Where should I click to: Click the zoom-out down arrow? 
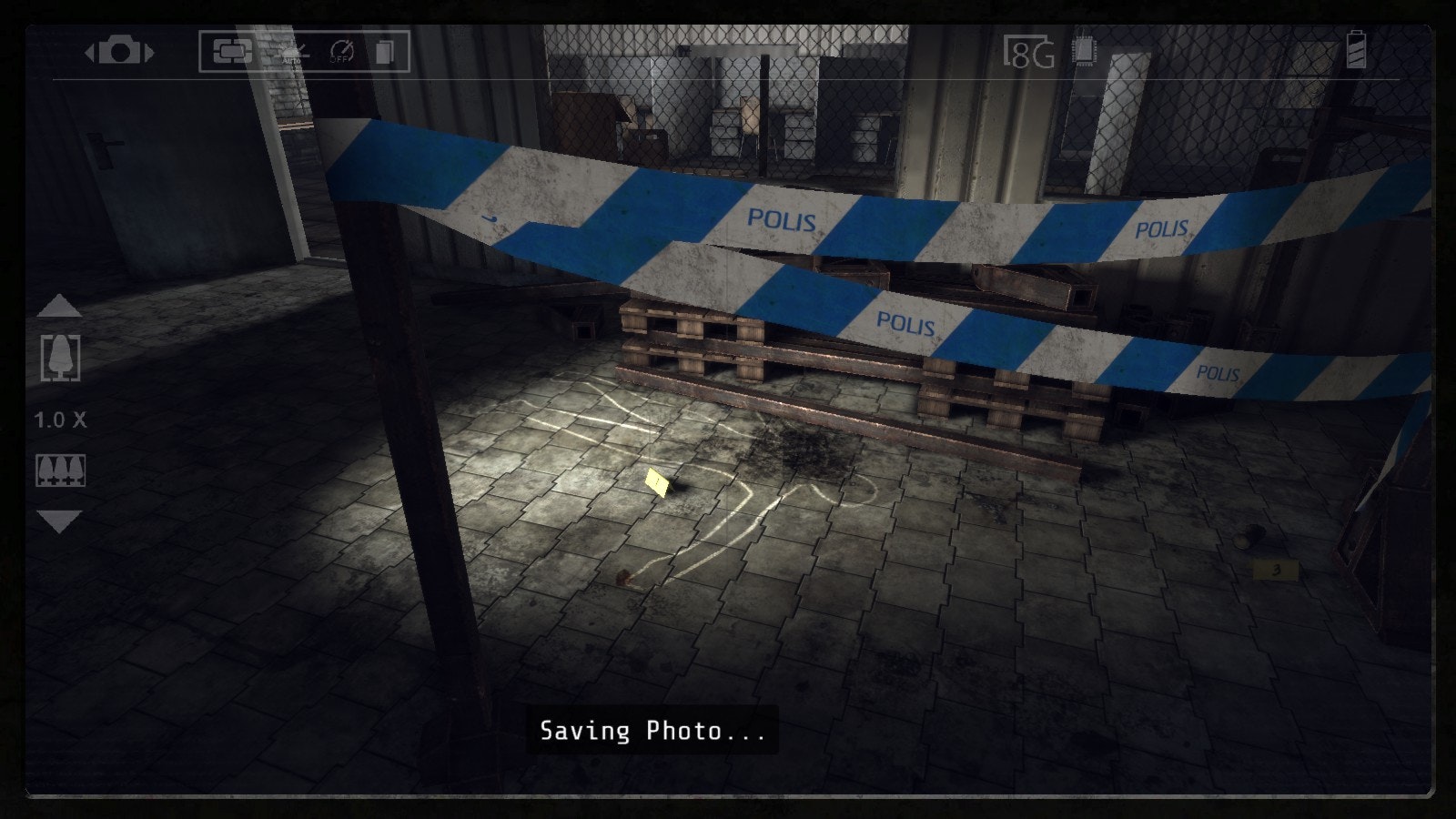tap(60, 522)
